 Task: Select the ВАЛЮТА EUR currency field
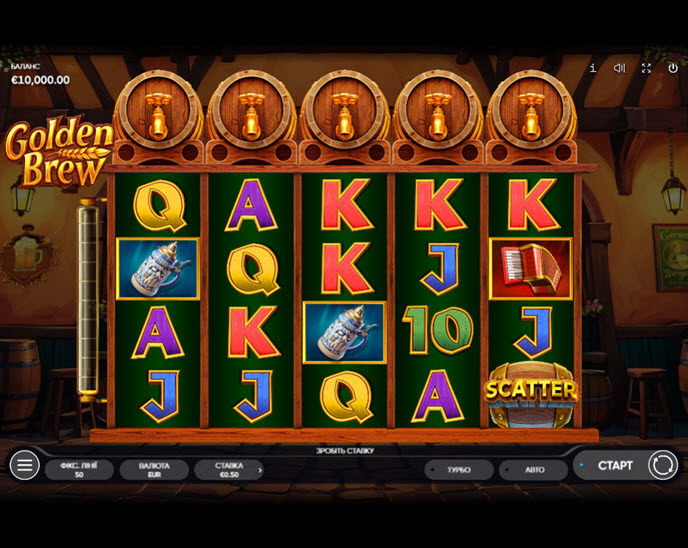(154, 469)
